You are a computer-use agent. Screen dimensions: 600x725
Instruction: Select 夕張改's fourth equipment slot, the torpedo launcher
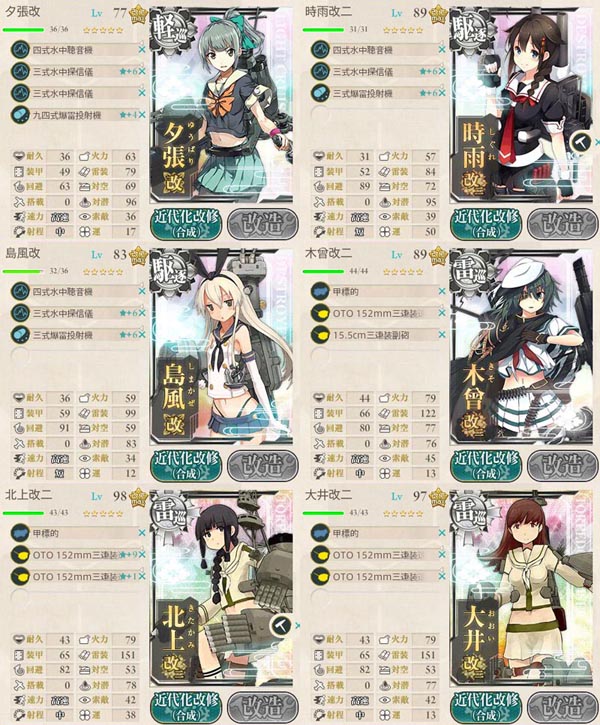pyautogui.click(x=75, y=116)
